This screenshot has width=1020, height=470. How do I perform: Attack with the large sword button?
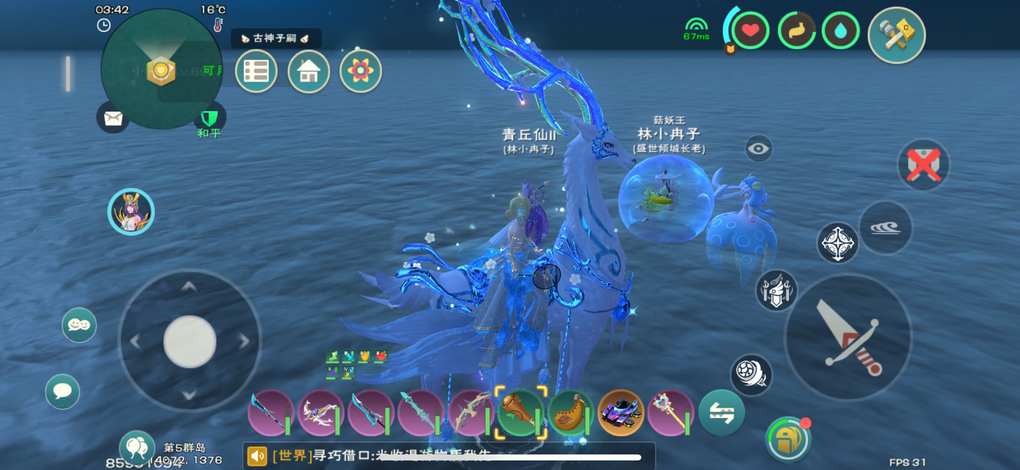point(848,338)
